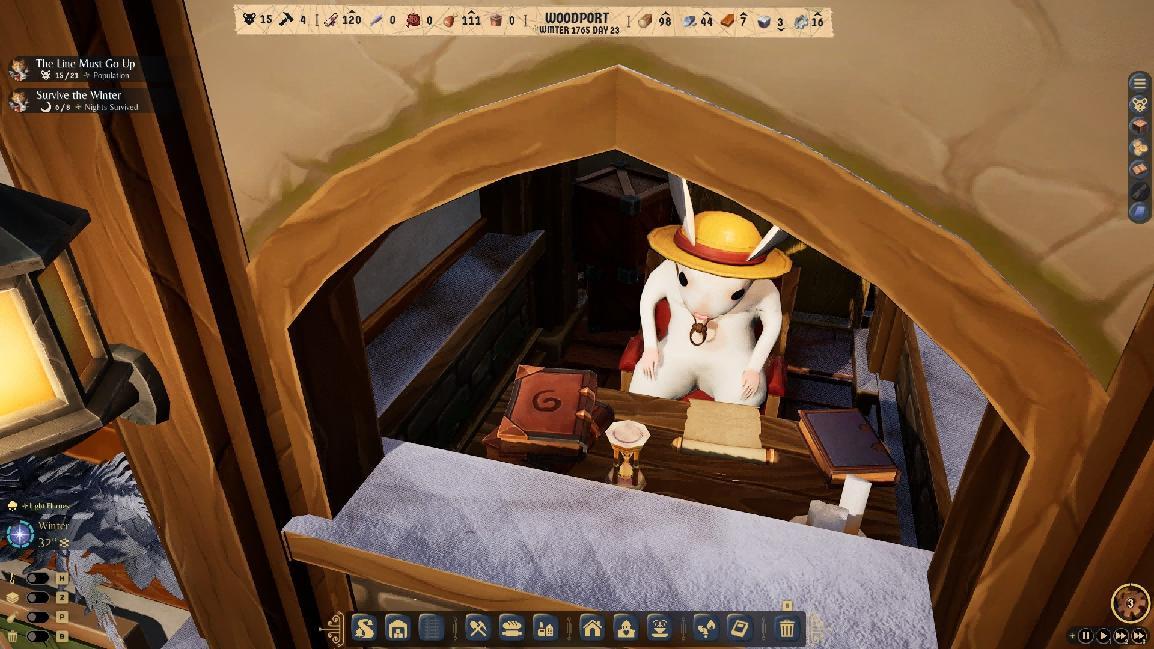Image resolution: width=1154 pixels, height=649 pixels.
Task: Set game to normal play speed
Action: point(1104,635)
